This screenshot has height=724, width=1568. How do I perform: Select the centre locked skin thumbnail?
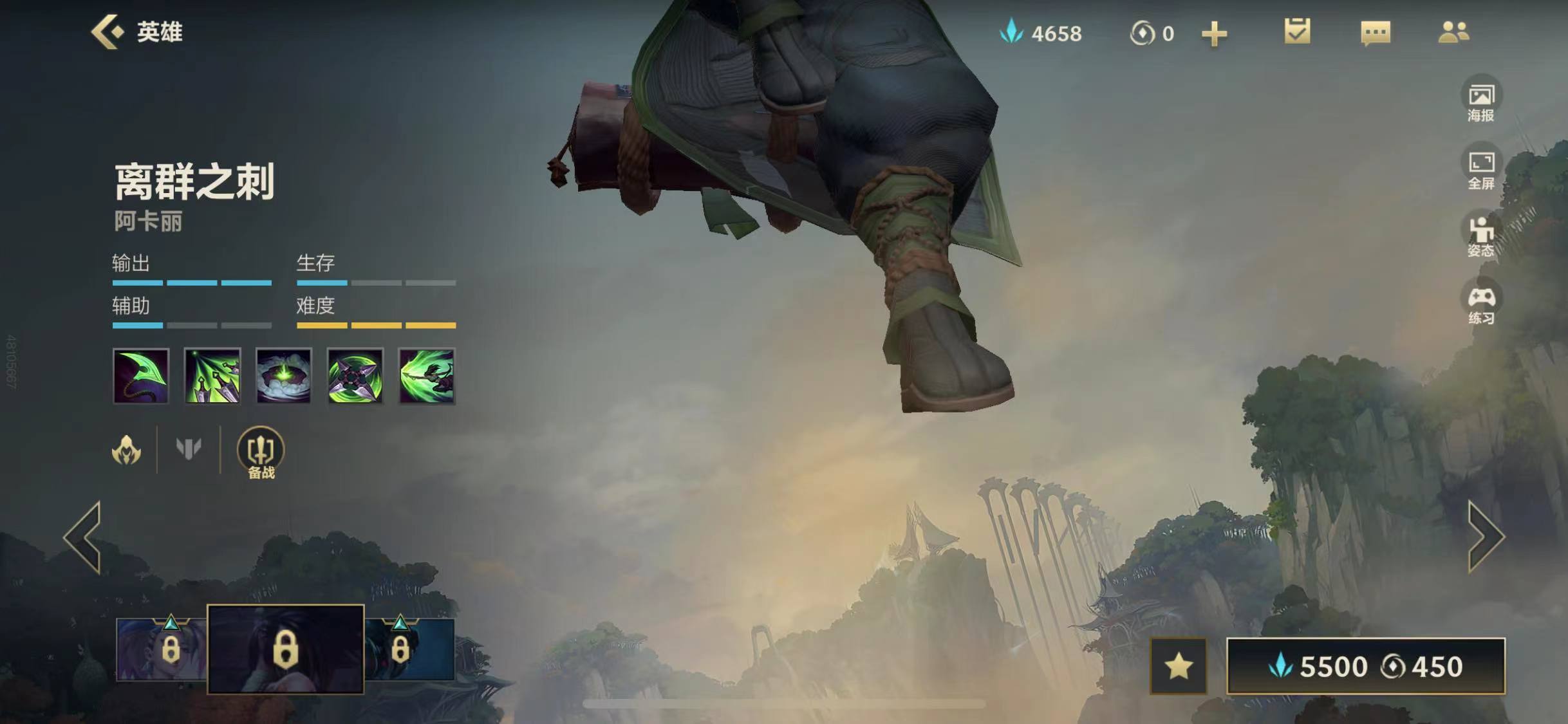point(285,649)
